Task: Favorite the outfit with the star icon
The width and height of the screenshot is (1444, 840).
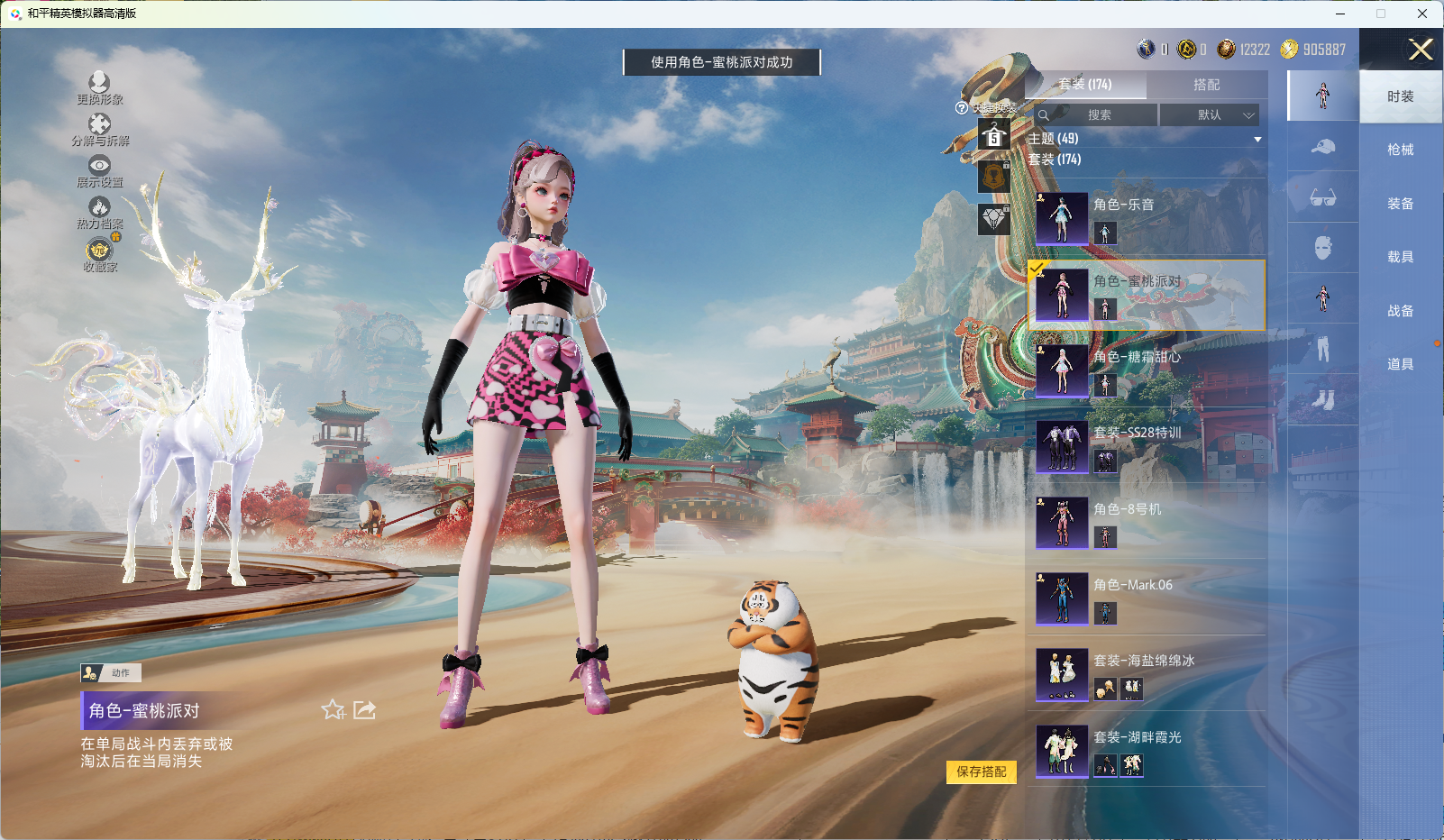Action: click(333, 710)
